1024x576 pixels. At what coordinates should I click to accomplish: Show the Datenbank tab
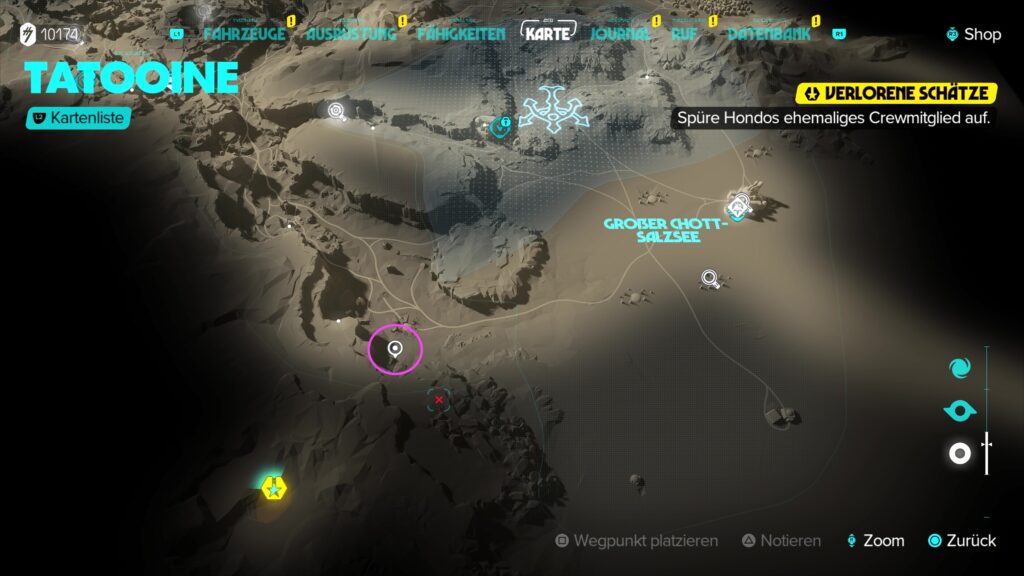pos(768,33)
